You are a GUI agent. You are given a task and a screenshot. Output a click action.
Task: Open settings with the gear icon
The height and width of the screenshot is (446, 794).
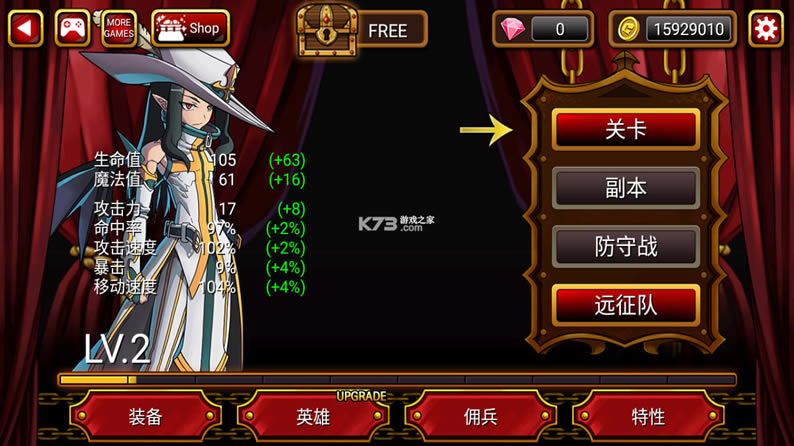(x=765, y=29)
